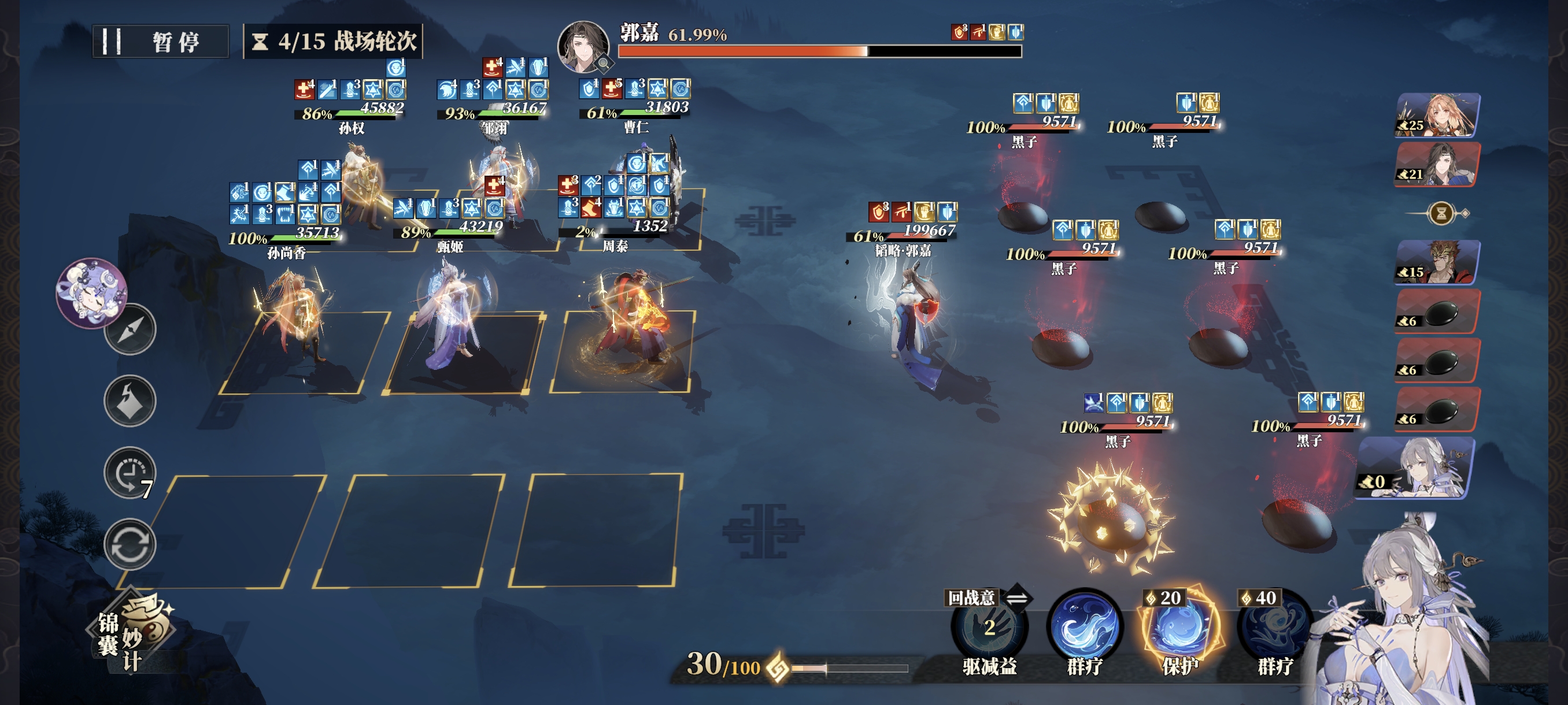Image resolution: width=1568 pixels, height=705 pixels.
Task: Inspect boss 郭嘉 via his portrait
Action: 583,47
